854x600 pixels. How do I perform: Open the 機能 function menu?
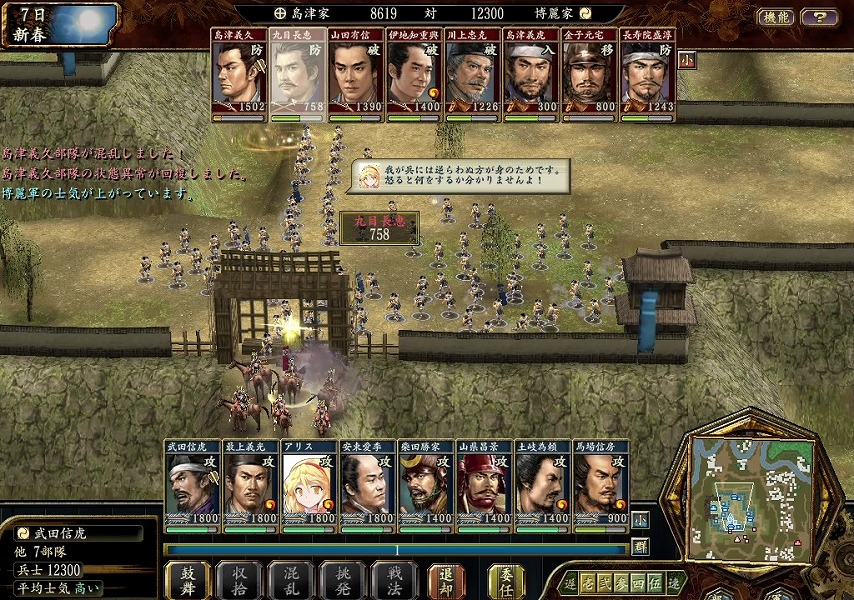click(777, 17)
